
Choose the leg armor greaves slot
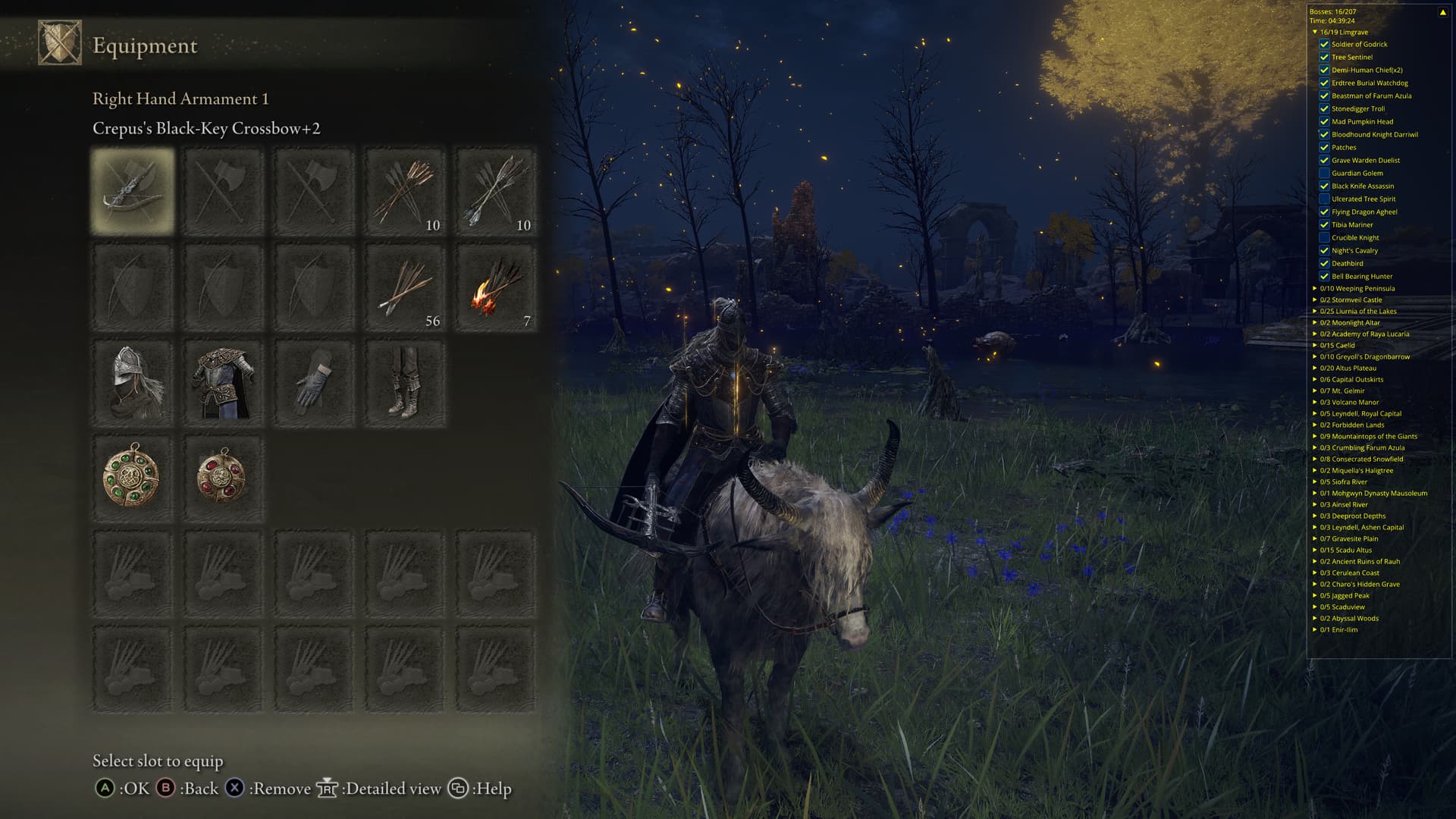tap(405, 383)
